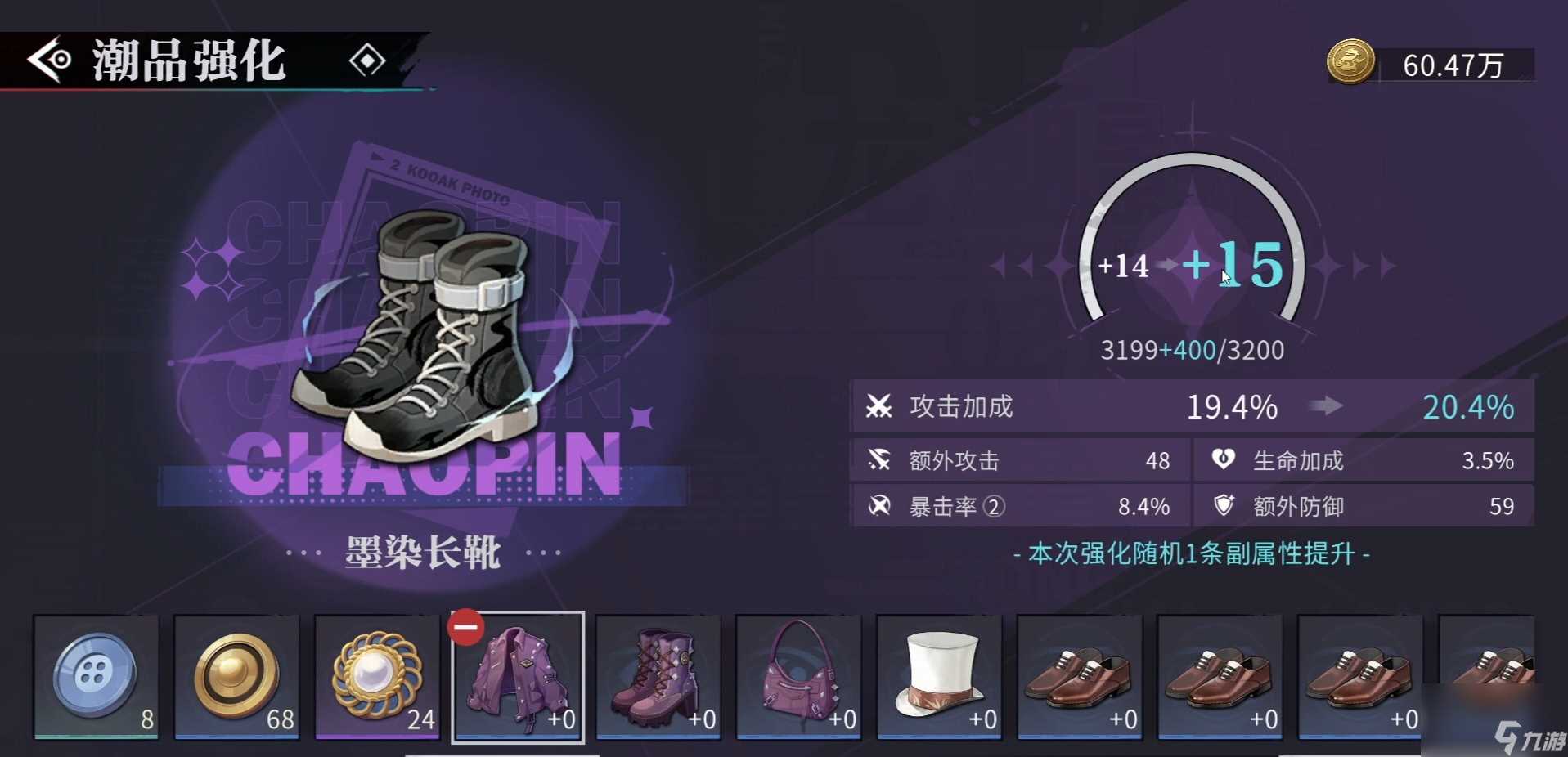Deselect the jacket via its red minus badge

click(x=467, y=629)
